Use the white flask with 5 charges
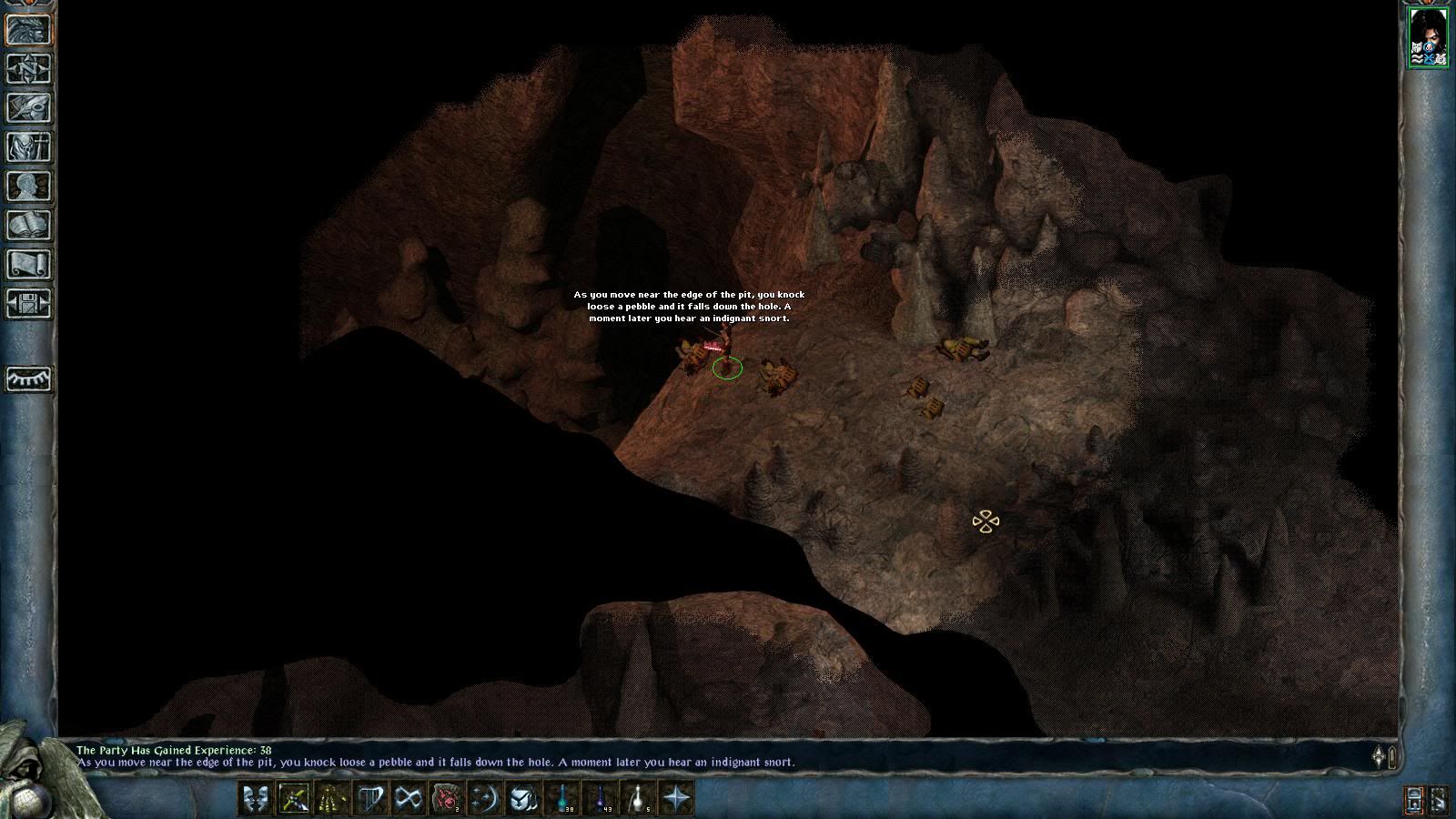The height and width of the screenshot is (819, 1456). point(639,799)
